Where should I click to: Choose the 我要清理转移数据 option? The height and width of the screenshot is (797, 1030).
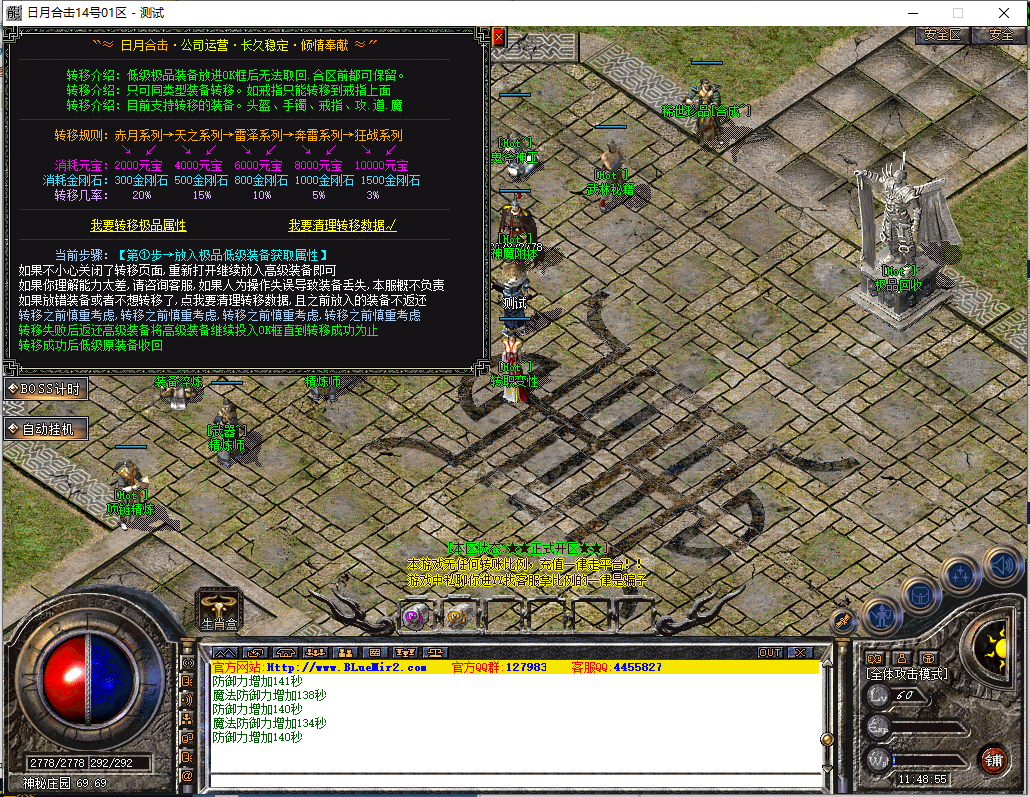click(342, 226)
